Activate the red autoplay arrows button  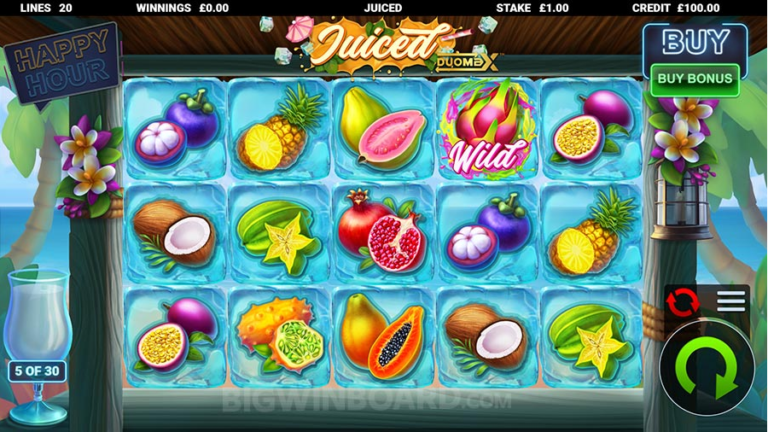683,301
